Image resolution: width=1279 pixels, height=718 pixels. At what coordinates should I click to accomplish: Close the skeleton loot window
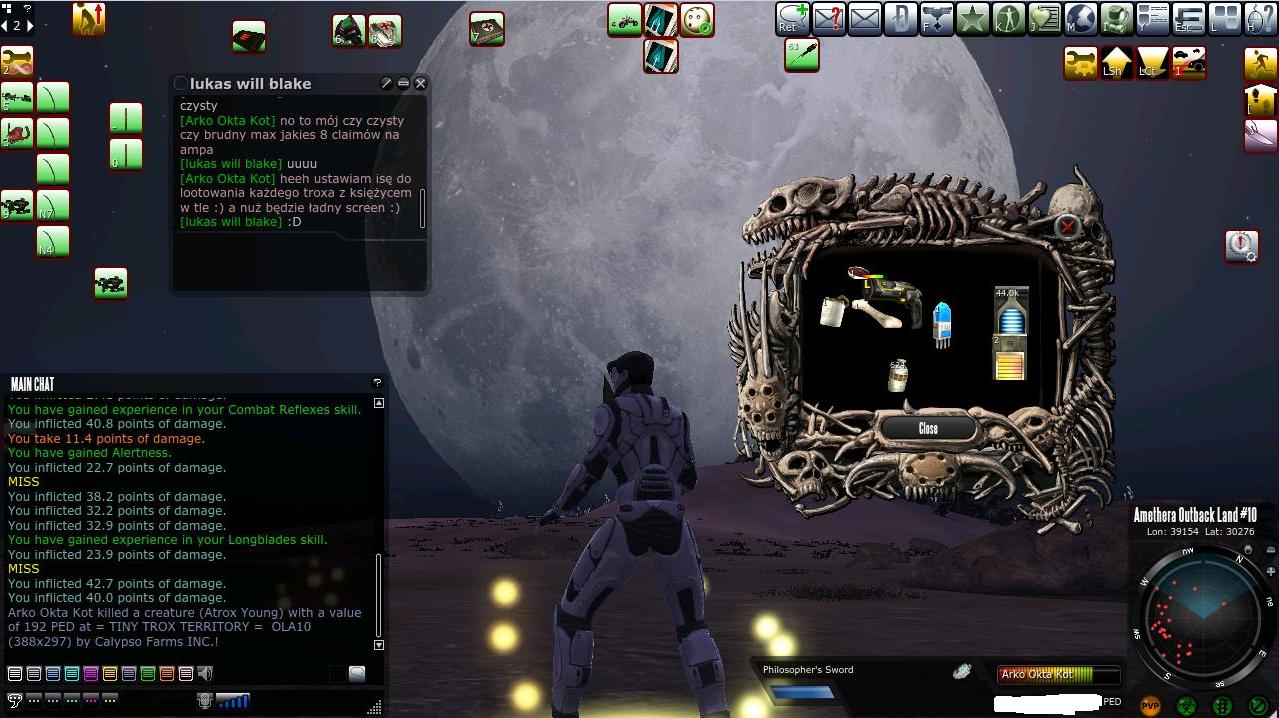tap(927, 428)
